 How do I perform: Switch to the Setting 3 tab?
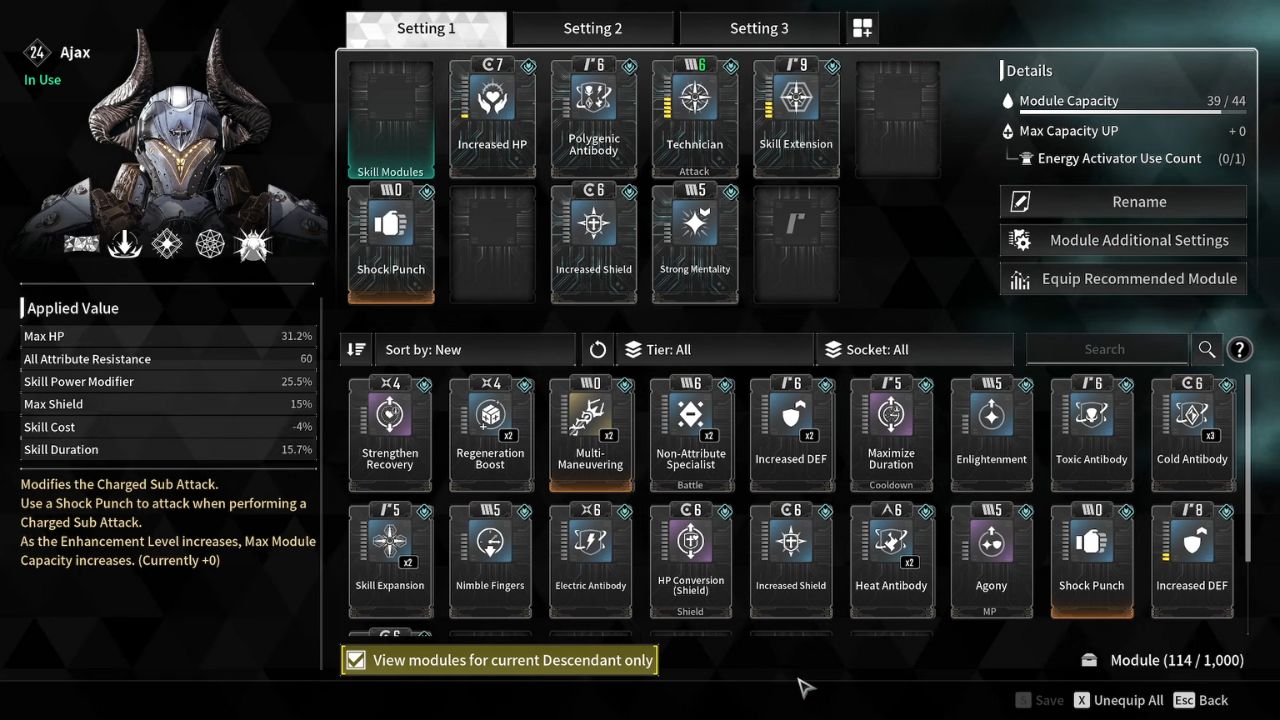click(x=759, y=28)
